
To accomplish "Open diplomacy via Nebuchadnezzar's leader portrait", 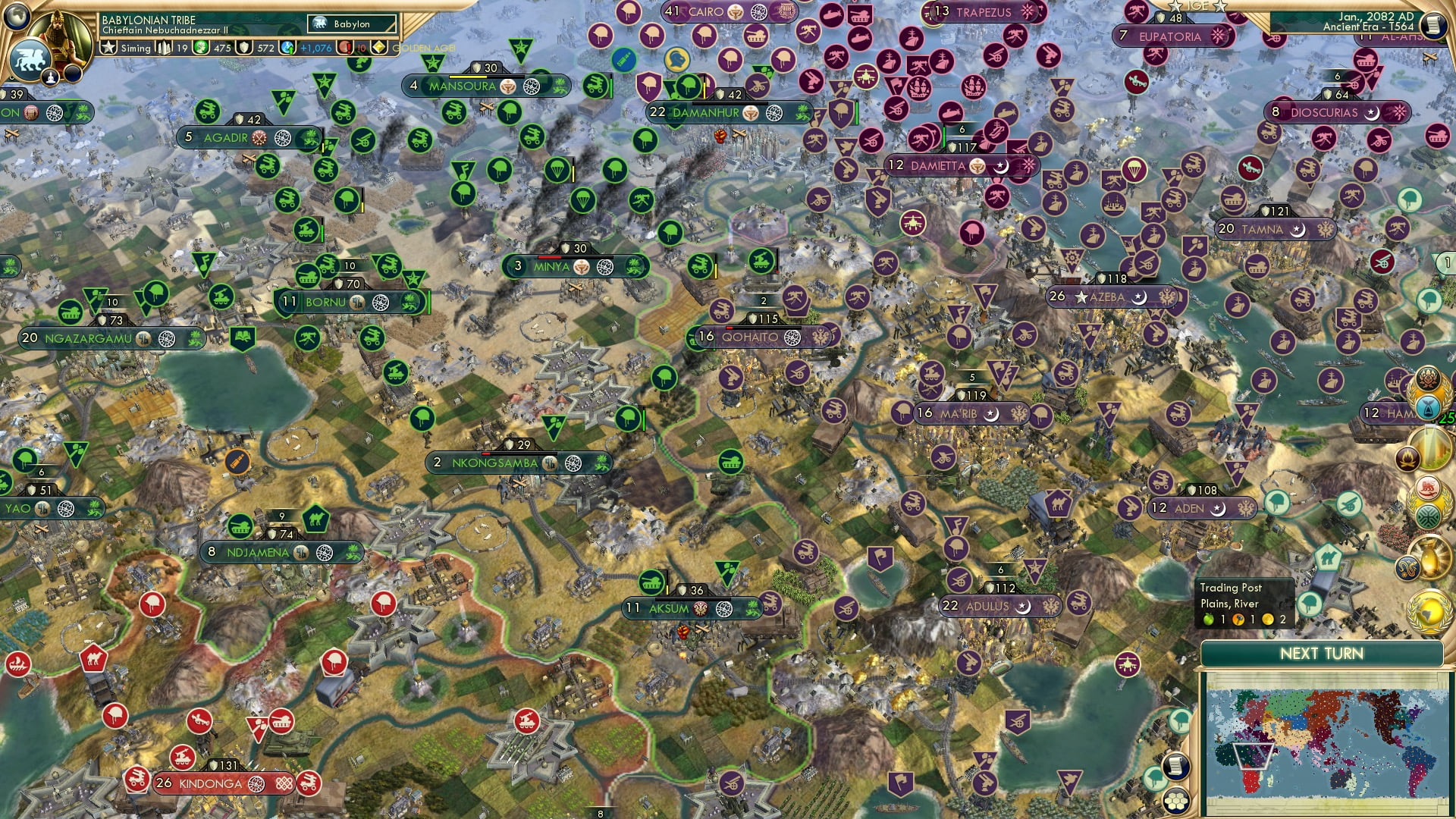I will tap(57, 34).
